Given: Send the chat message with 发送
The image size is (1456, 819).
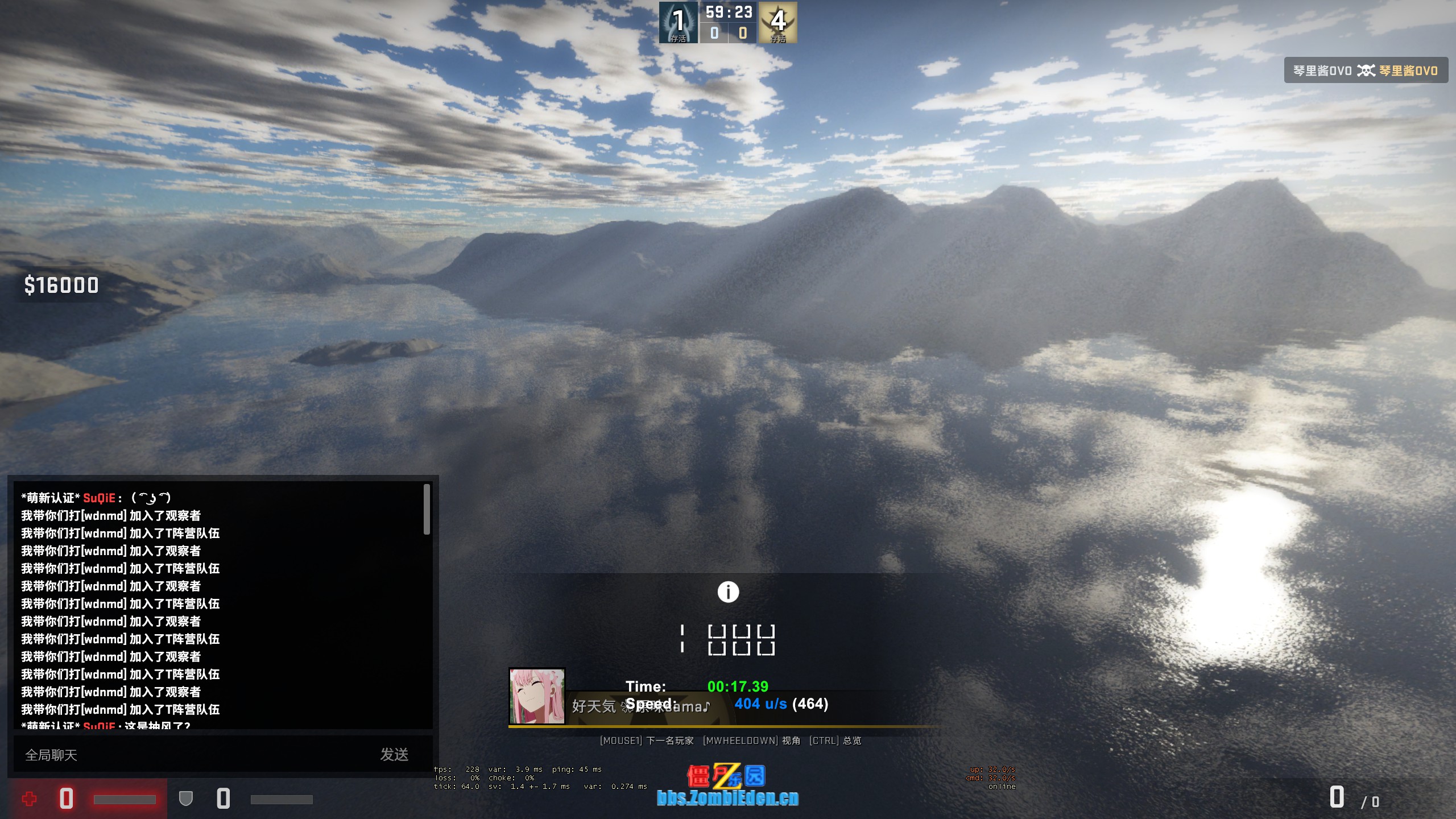Looking at the screenshot, I should (x=394, y=755).
